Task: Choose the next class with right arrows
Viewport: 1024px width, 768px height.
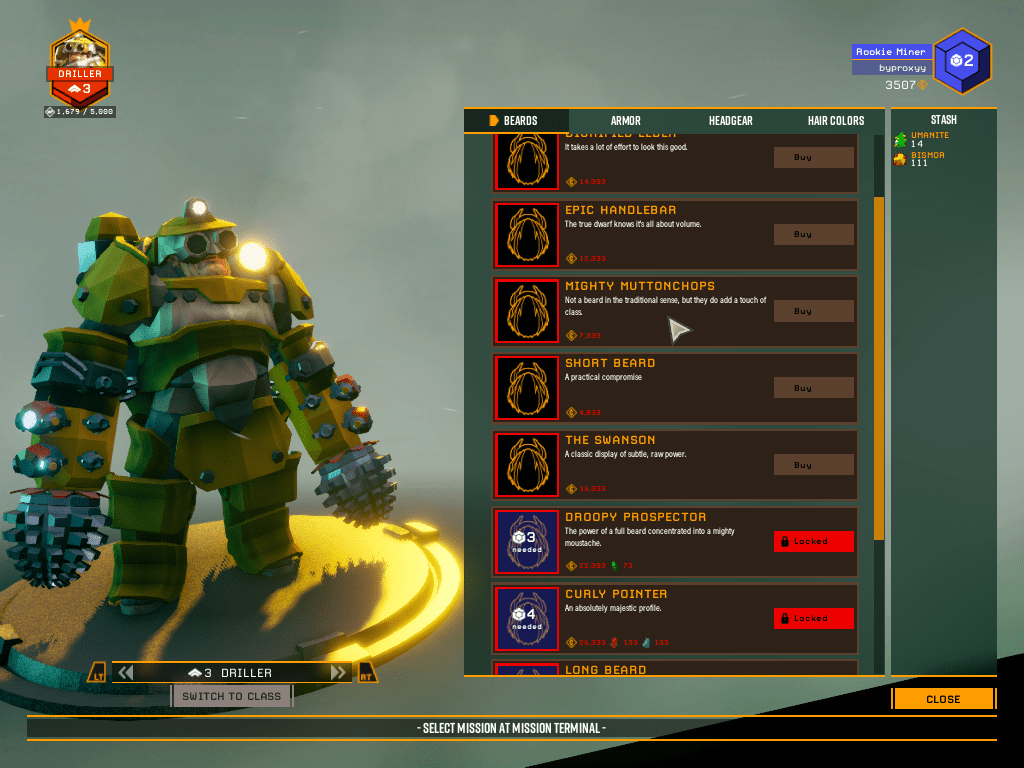Action: coord(339,673)
